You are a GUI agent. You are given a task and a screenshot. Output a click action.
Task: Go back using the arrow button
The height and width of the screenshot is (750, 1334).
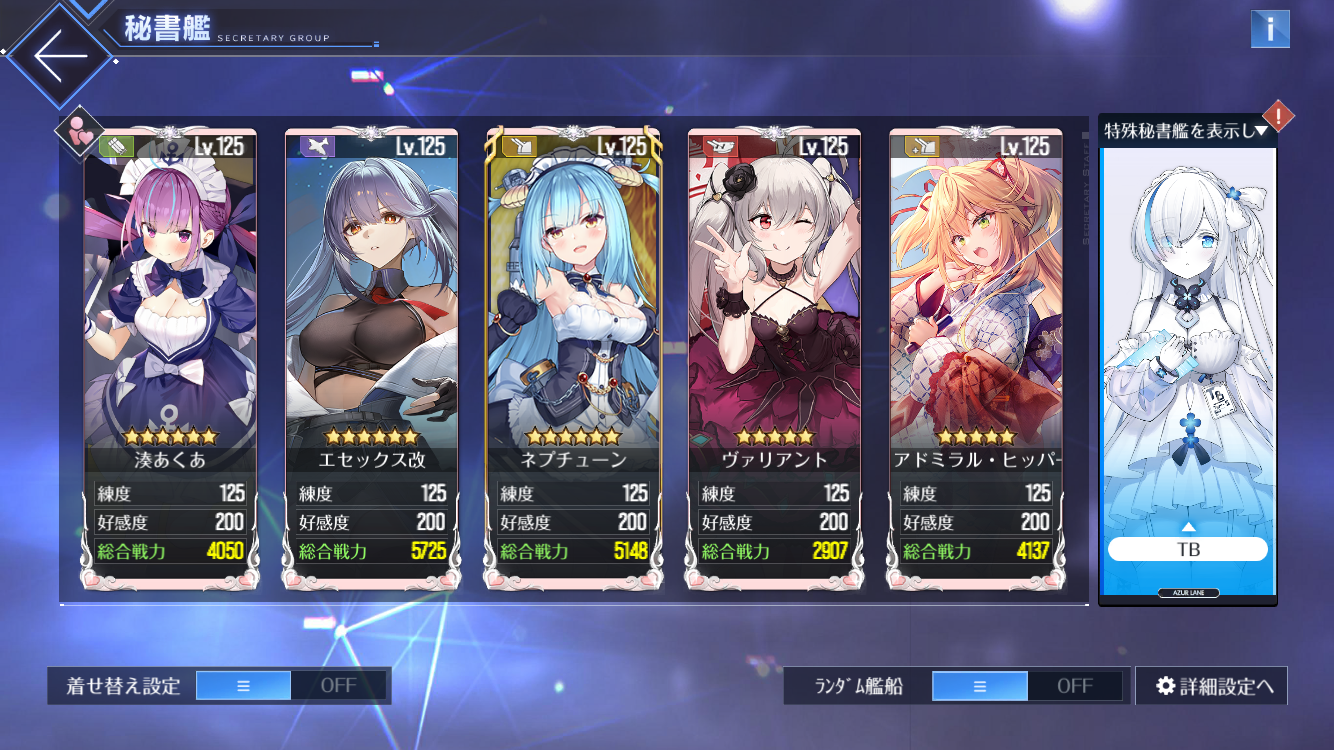[x=62, y=55]
